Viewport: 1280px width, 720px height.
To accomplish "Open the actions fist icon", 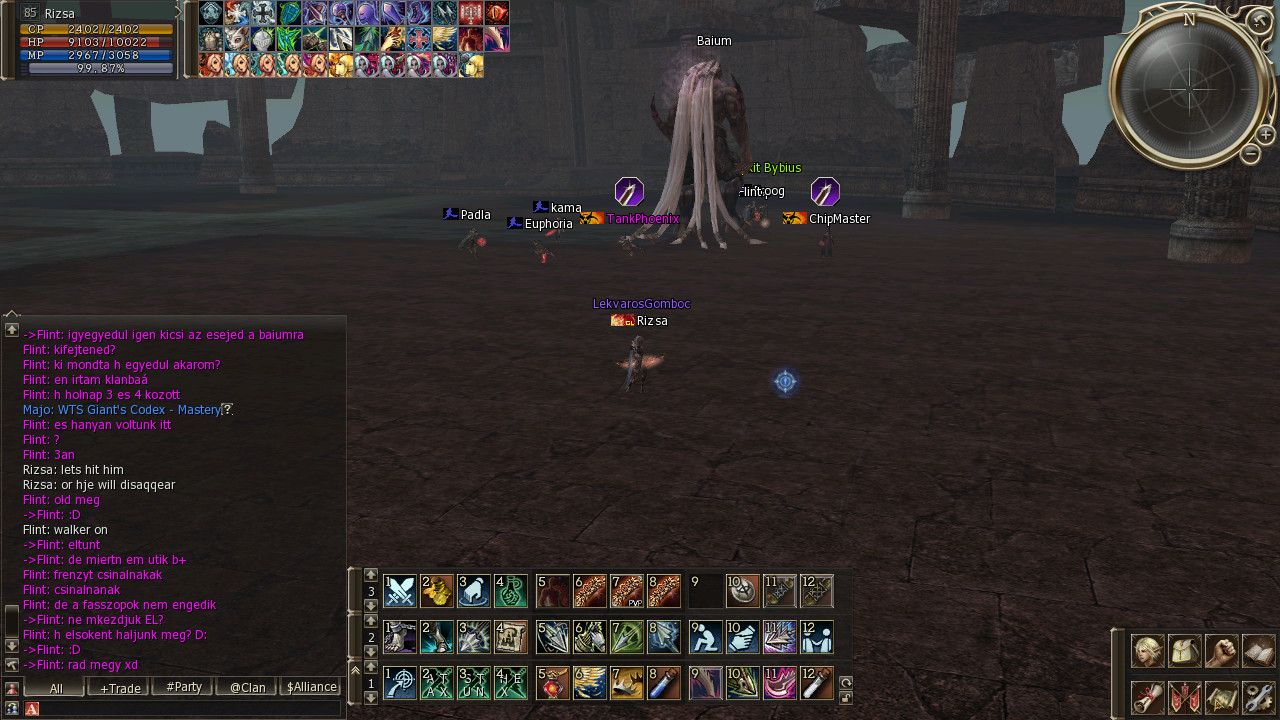I will [x=1222, y=651].
